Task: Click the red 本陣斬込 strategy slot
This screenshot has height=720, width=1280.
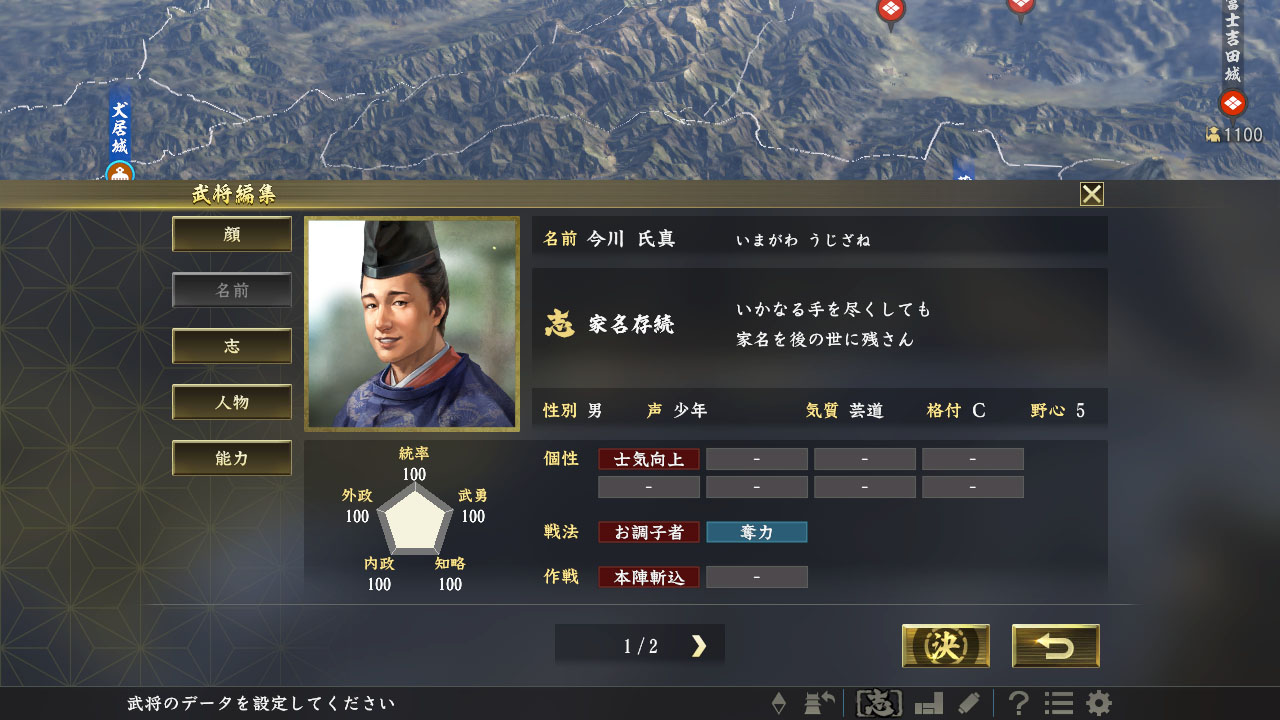Action: 648,577
